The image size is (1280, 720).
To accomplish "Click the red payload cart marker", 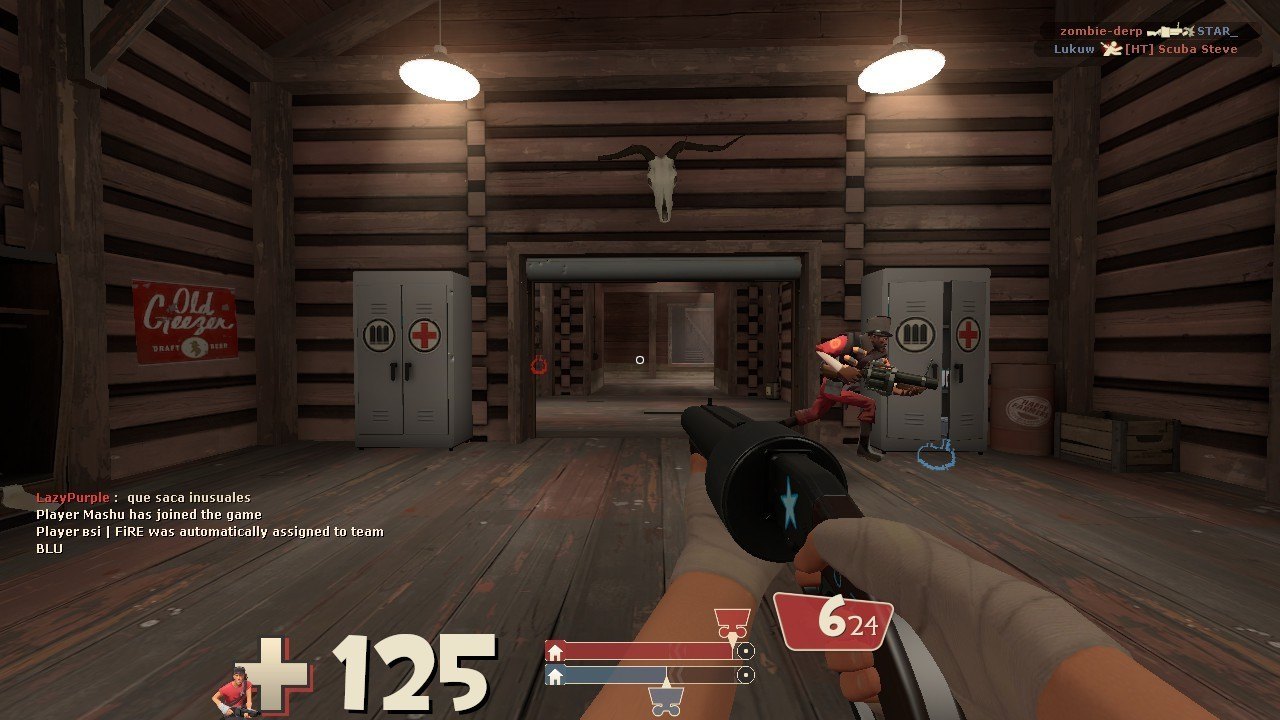I will [x=732, y=622].
